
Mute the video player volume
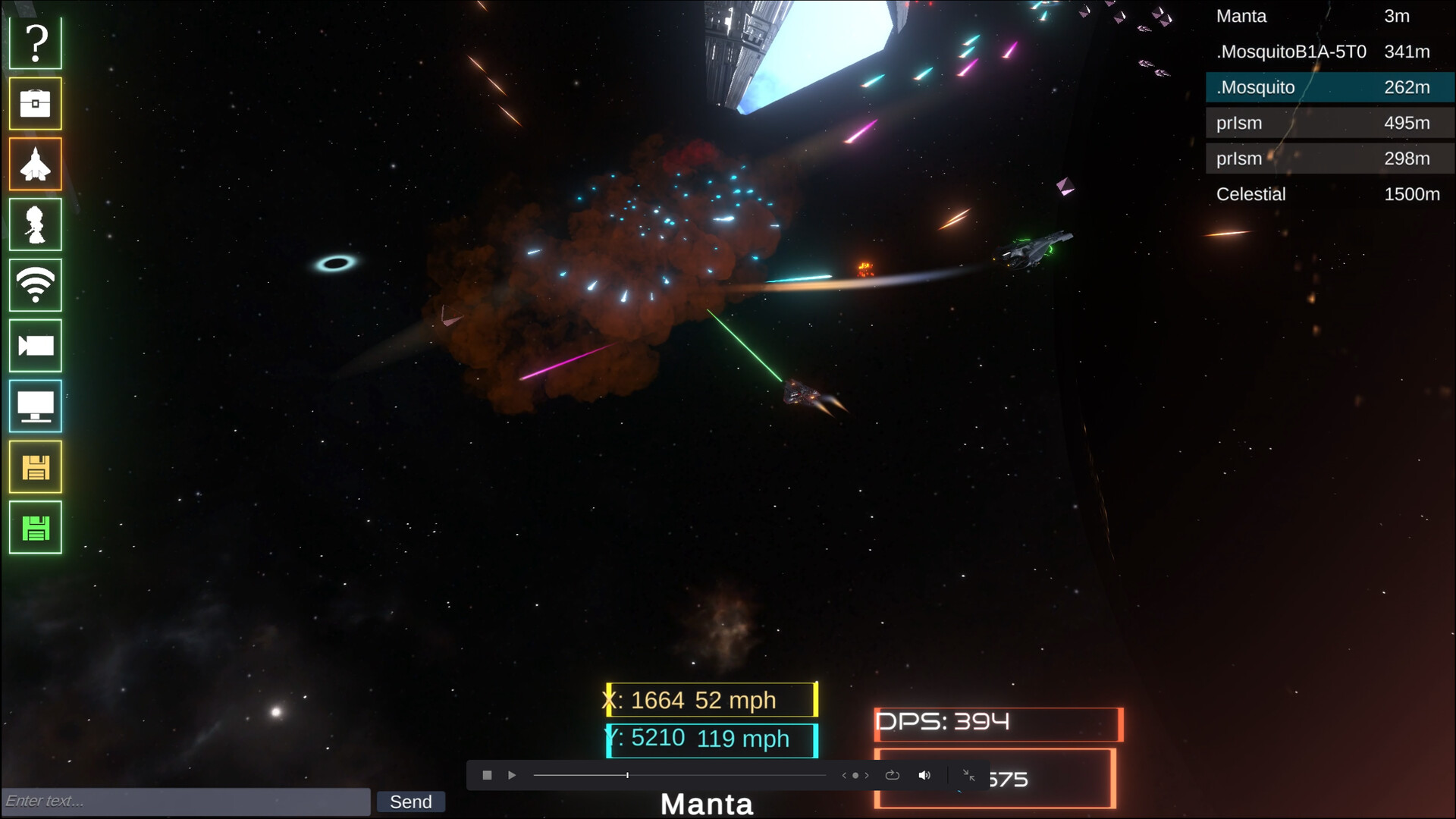924,775
